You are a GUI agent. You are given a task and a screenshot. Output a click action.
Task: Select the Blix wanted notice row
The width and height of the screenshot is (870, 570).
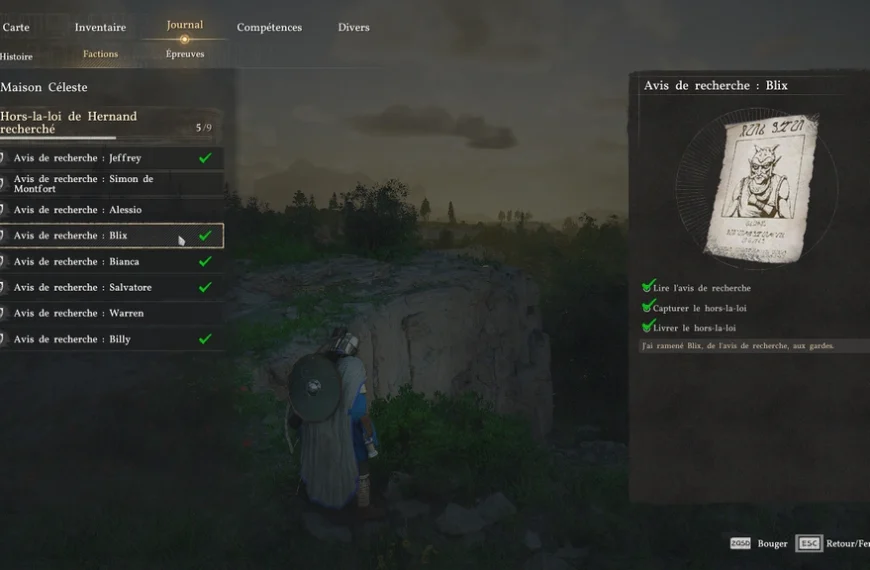coord(111,236)
